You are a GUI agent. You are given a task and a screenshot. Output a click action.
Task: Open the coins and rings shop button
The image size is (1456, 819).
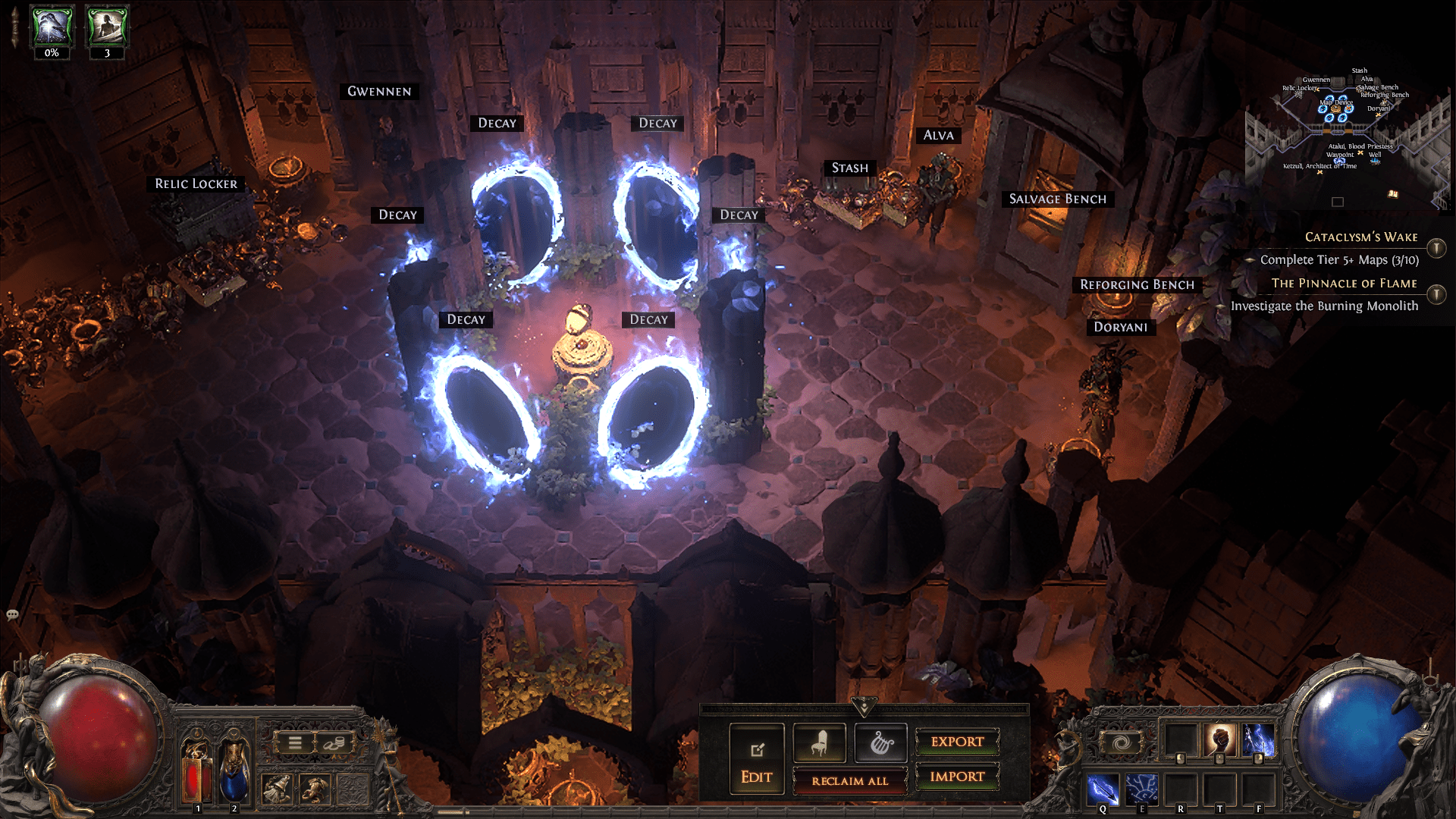[x=331, y=743]
